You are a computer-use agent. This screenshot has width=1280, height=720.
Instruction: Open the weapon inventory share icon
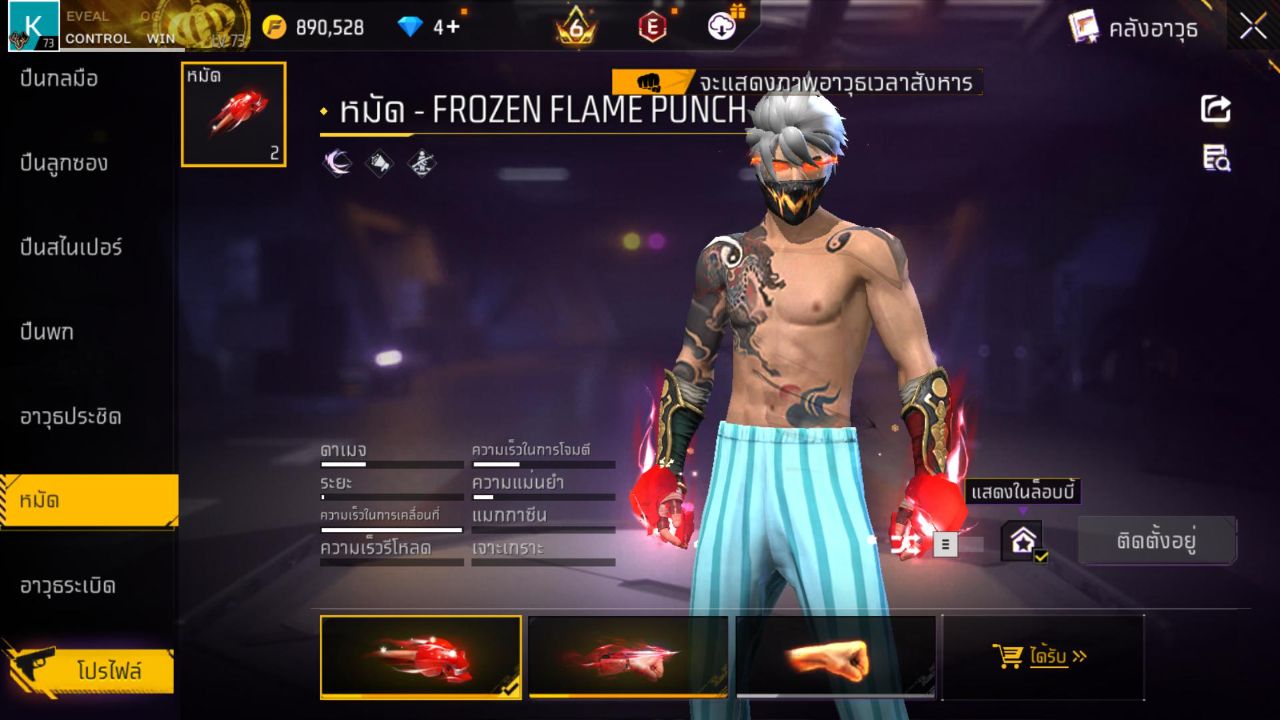[x=1215, y=110]
